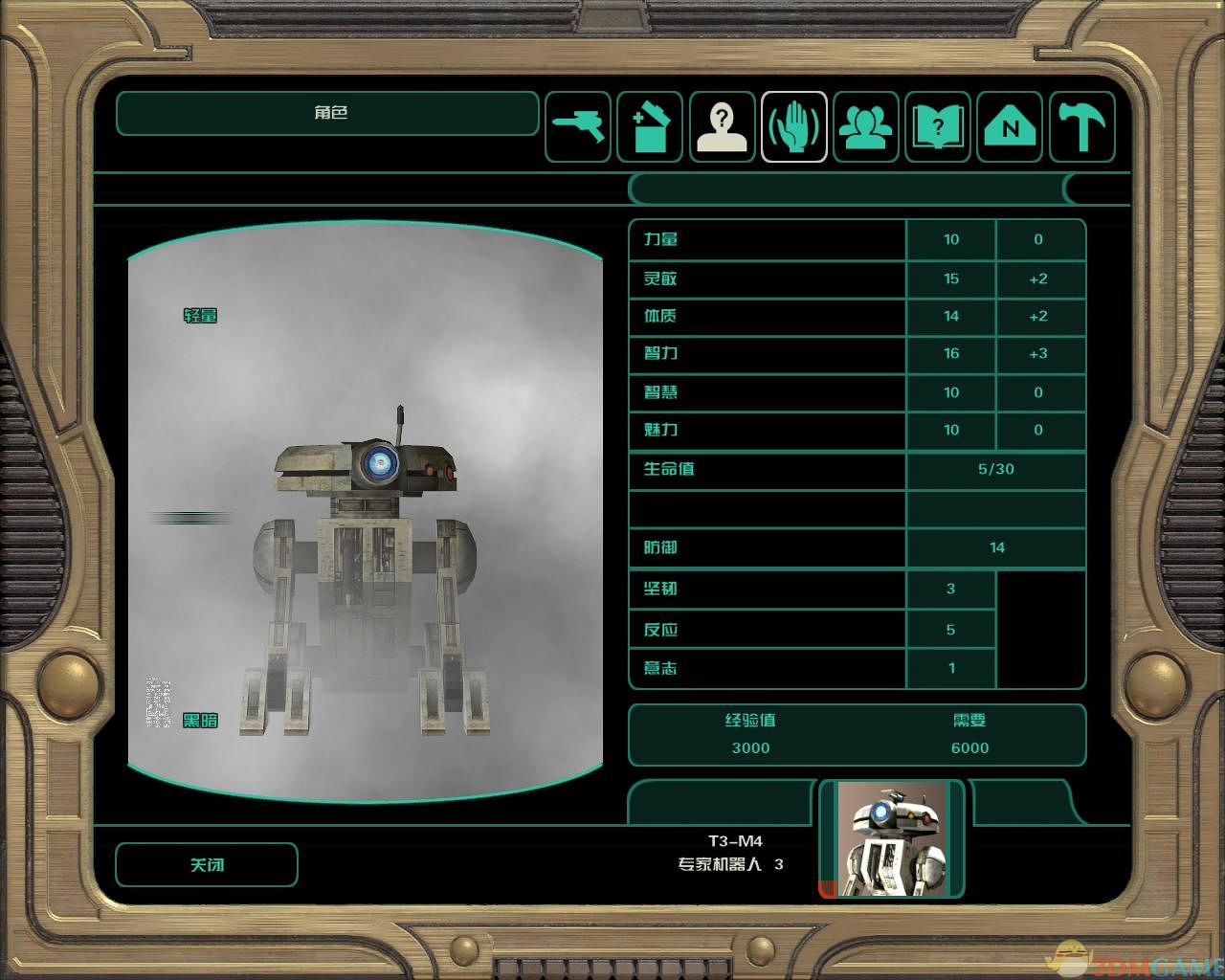This screenshot has height=980, width=1225.
Task: Switch to the character portrait question-mark tab
Action: tap(723, 126)
